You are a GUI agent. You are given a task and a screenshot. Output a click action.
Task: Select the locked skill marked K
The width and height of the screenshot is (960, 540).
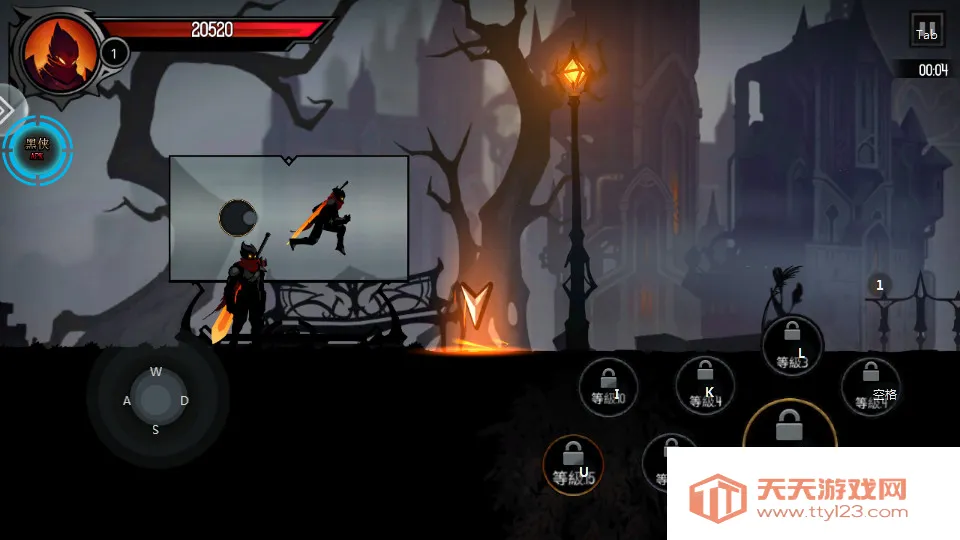(x=705, y=385)
